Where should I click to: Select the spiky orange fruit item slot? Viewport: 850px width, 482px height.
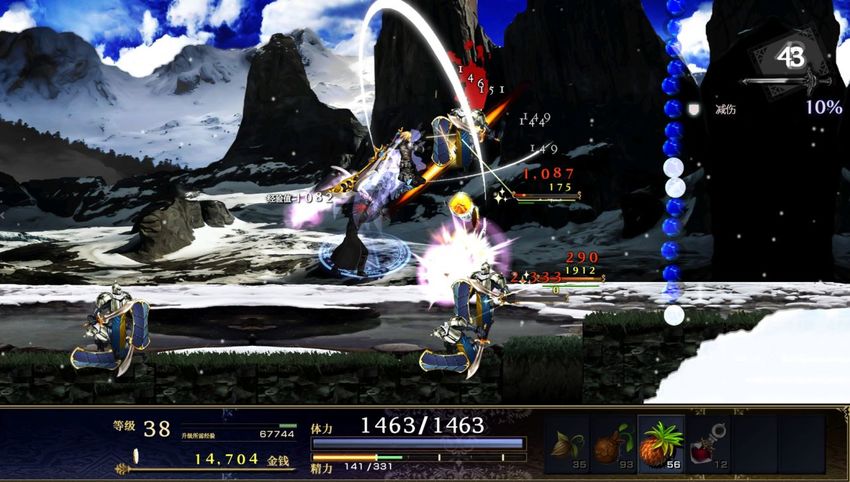point(661,443)
